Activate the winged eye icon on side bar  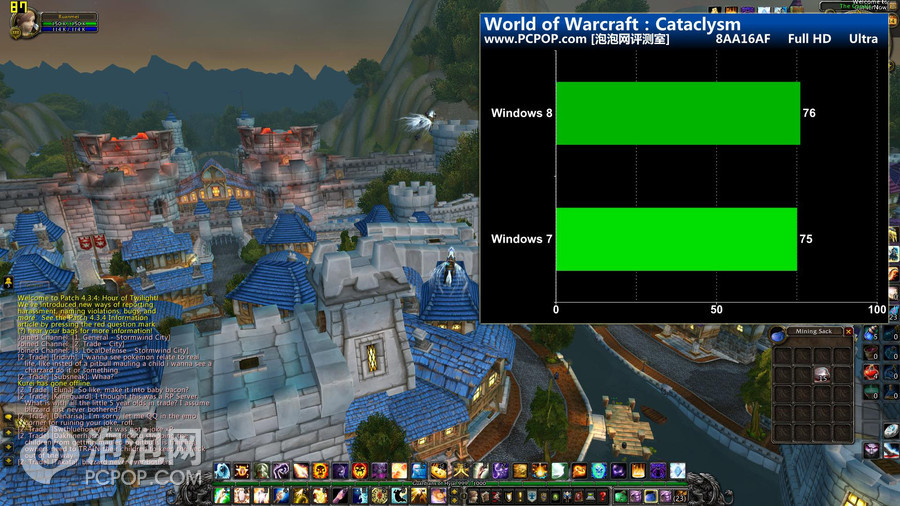click(x=871, y=451)
